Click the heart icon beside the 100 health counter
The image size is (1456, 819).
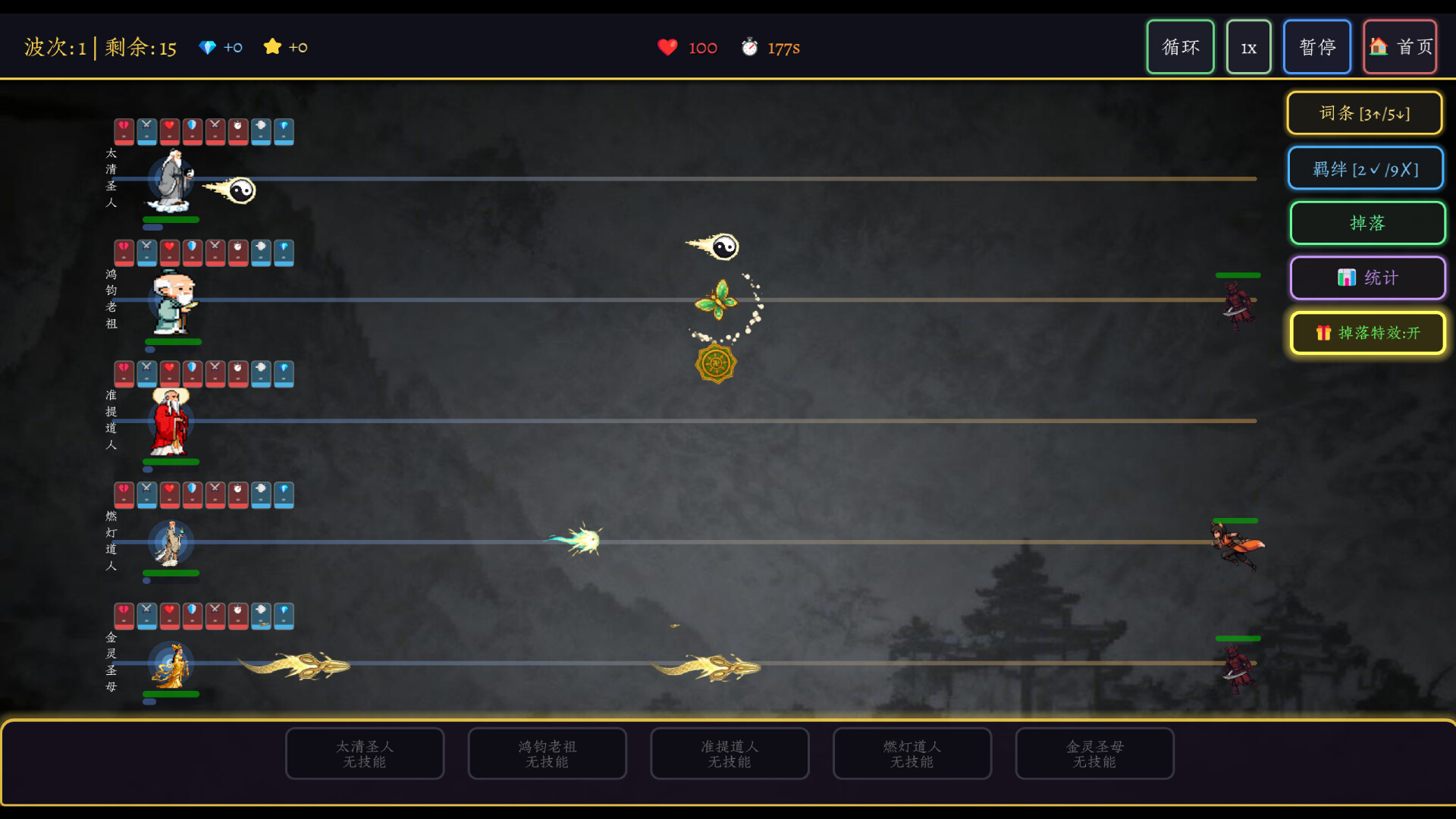(667, 47)
